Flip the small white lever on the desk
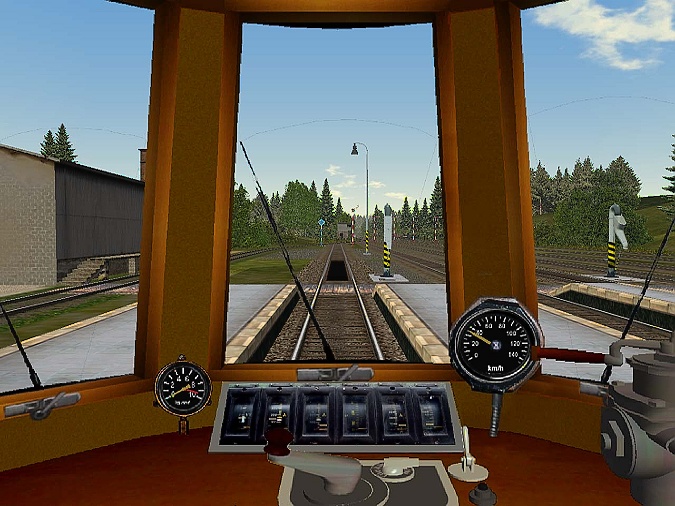Image resolution: width=675 pixels, height=506 pixels. pos(466,454)
